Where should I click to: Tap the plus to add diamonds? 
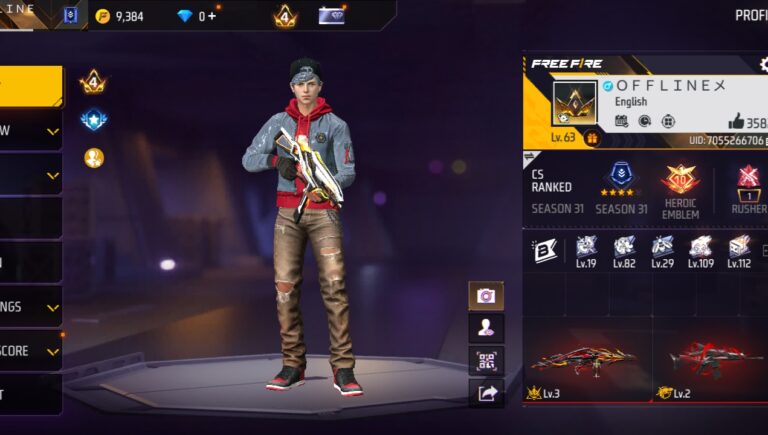pyautogui.click(x=212, y=16)
